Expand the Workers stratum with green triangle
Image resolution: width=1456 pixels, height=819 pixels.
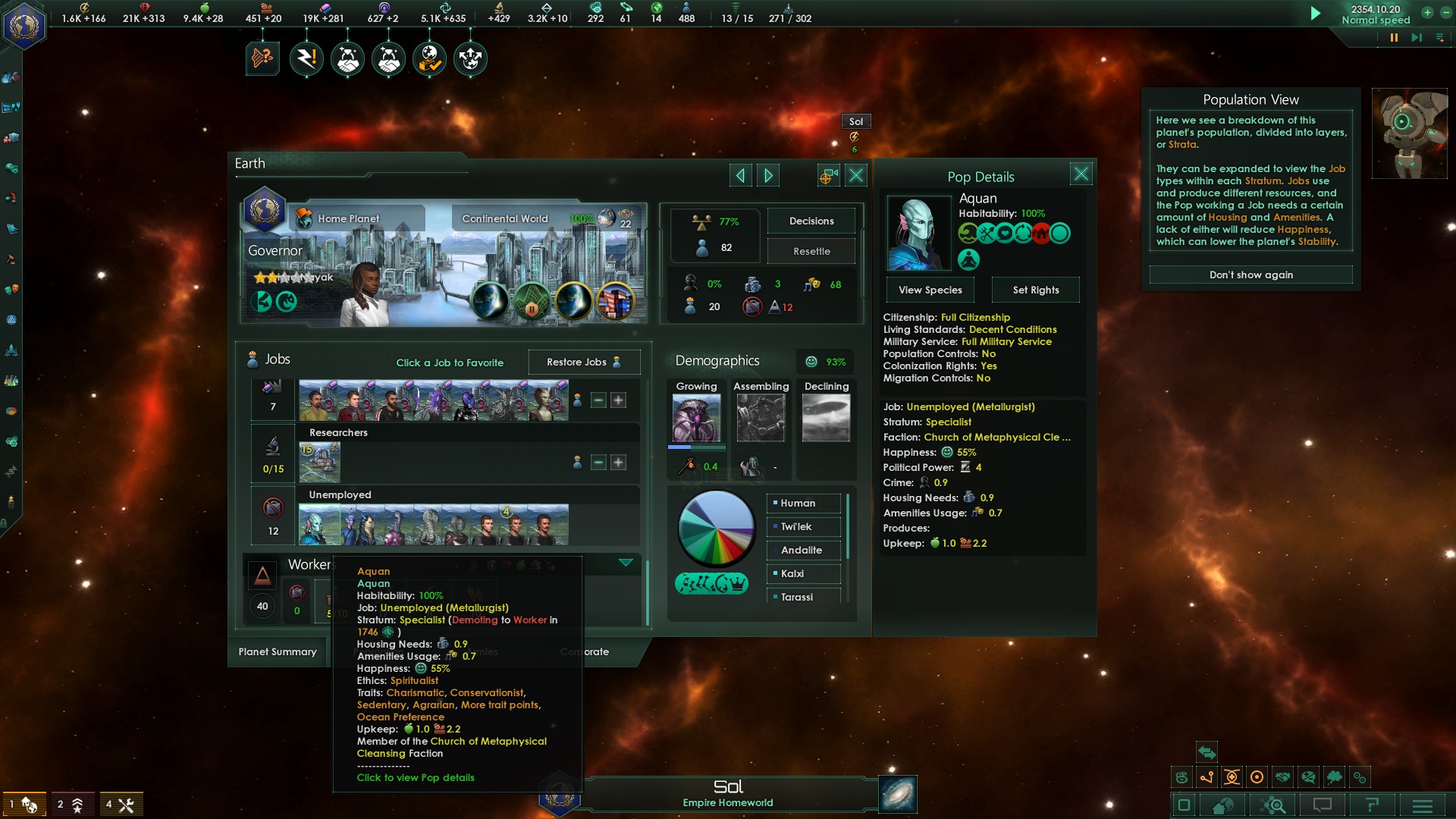point(626,563)
